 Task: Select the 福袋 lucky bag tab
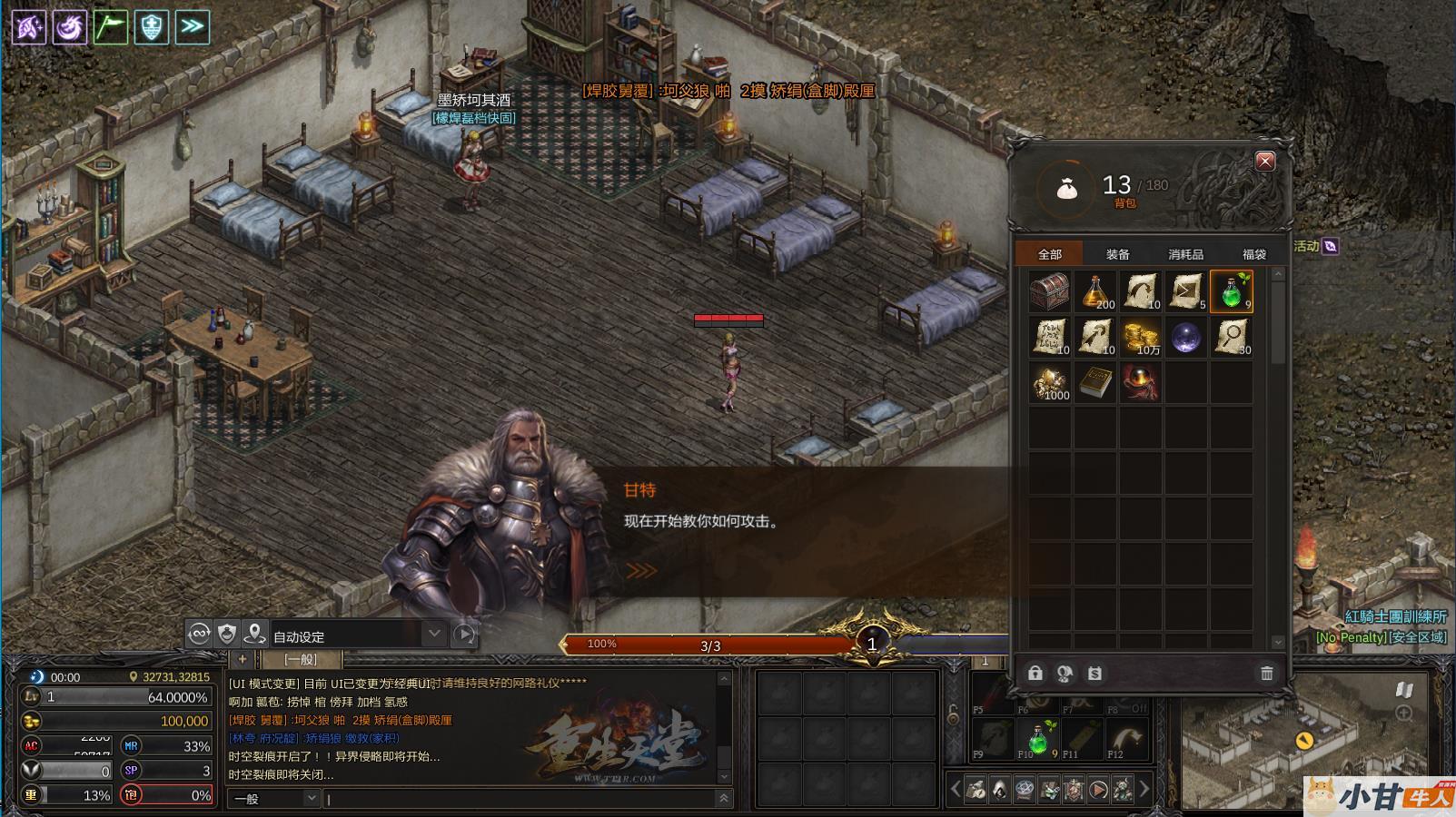pyautogui.click(x=1253, y=255)
